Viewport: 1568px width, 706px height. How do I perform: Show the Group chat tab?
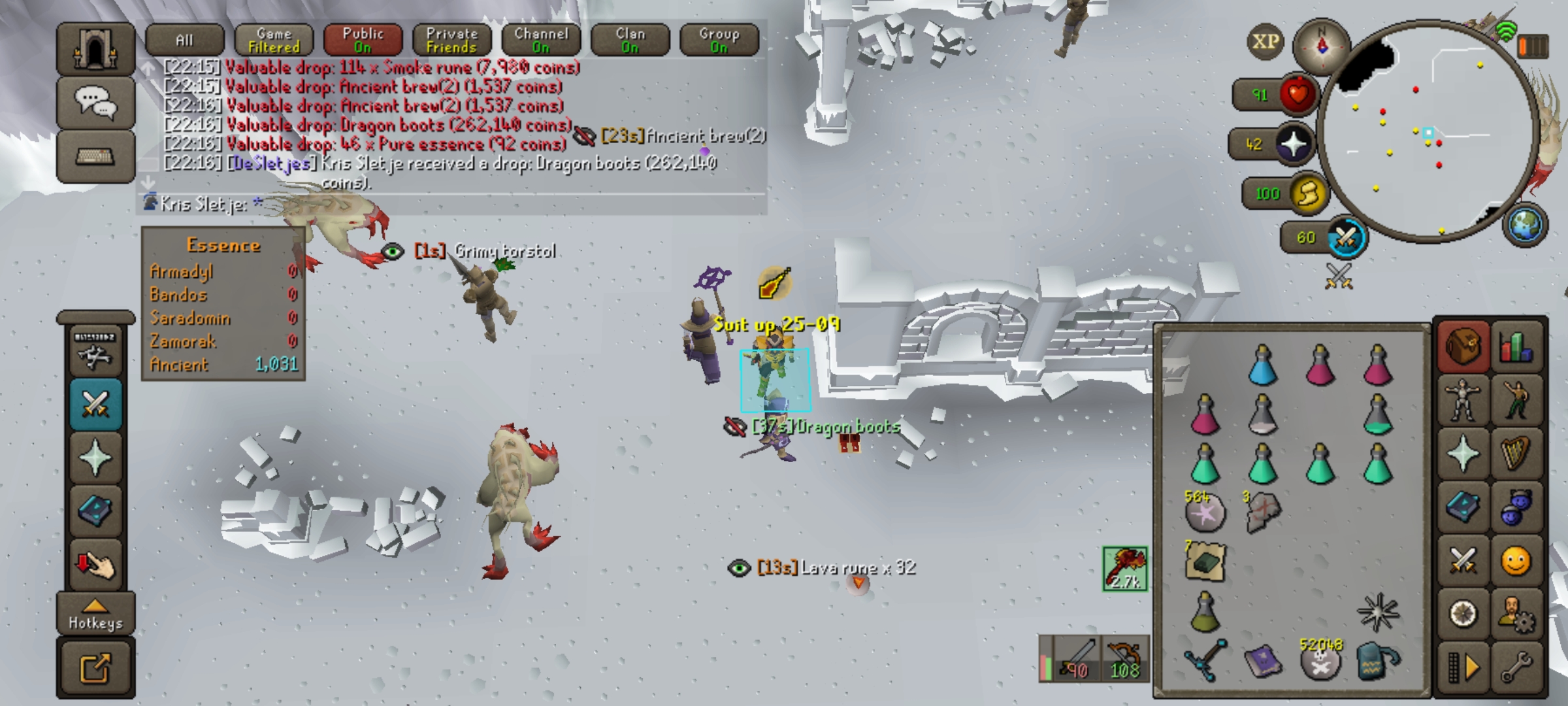click(719, 40)
